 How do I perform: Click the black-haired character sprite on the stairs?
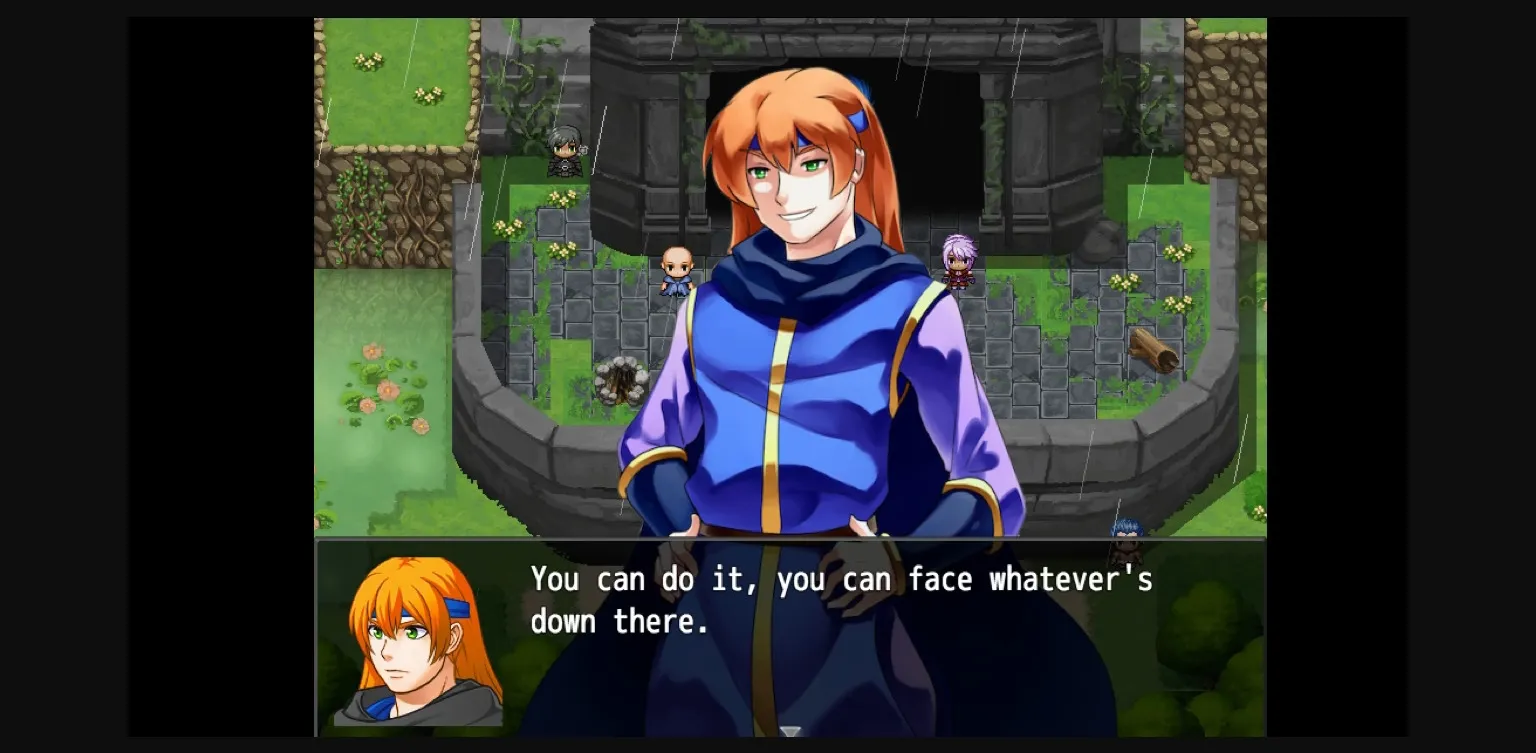pyautogui.click(x=564, y=152)
